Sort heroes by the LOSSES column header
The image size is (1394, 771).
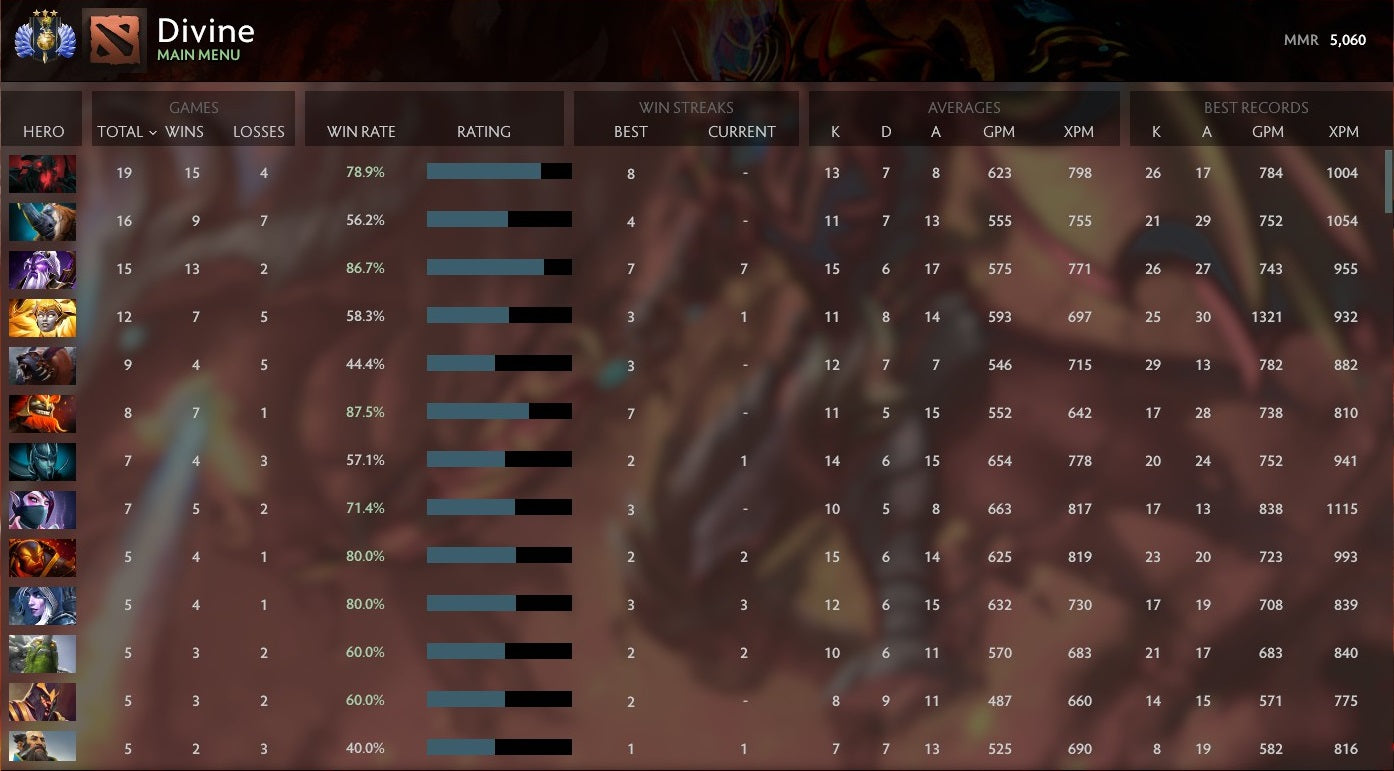(259, 131)
